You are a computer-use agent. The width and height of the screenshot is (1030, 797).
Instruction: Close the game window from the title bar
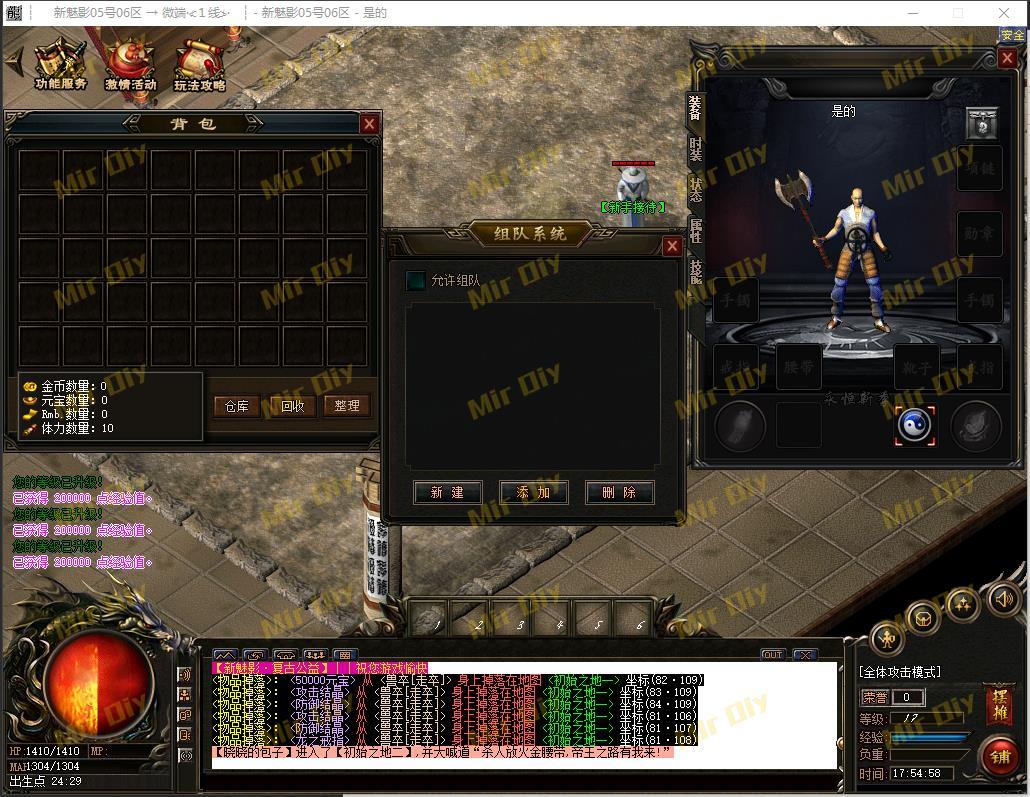click(1004, 13)
